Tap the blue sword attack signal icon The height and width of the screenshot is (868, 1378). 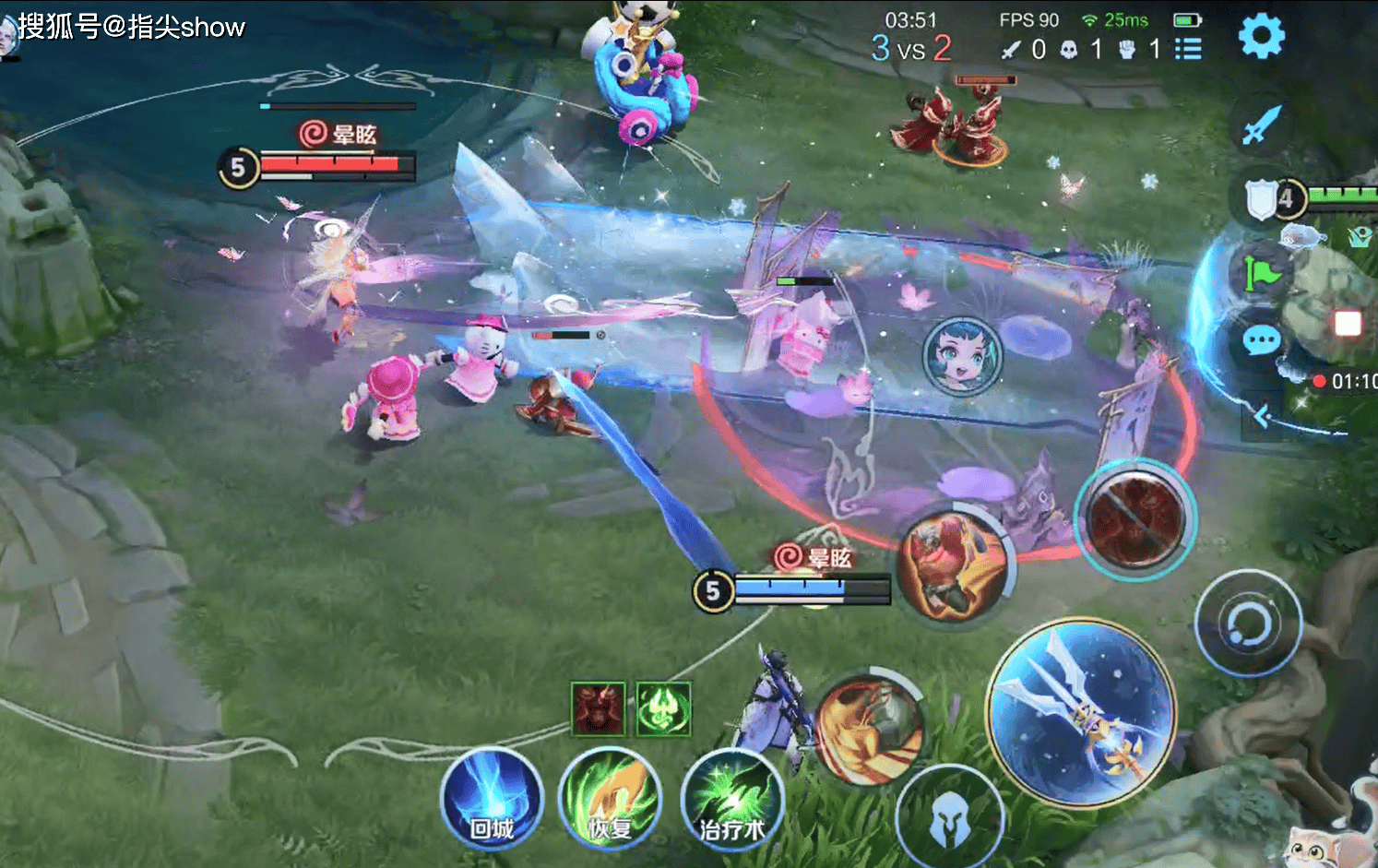pos(1261,125)
